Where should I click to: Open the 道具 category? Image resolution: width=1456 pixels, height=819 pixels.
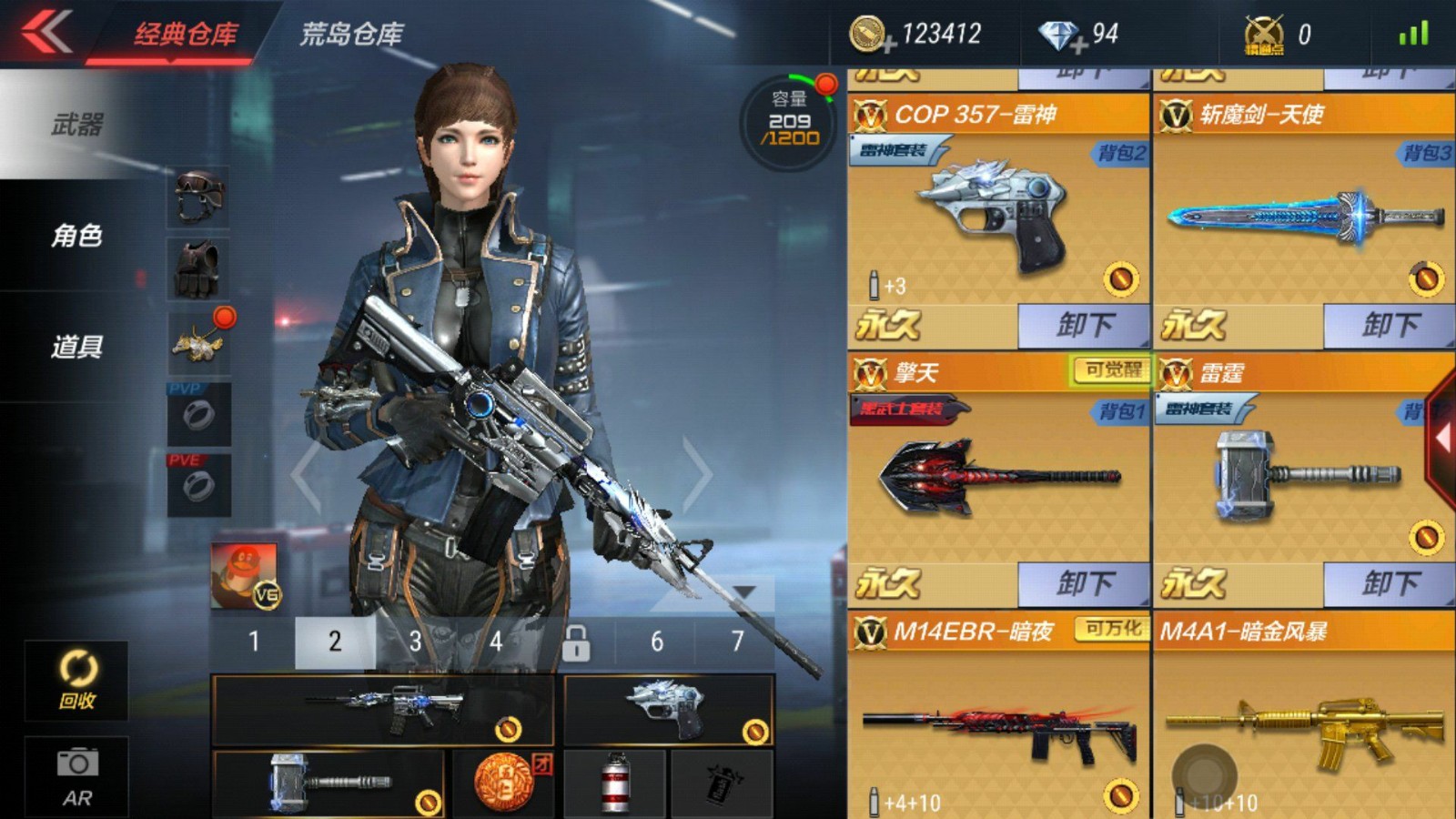(x=77, y=347)
